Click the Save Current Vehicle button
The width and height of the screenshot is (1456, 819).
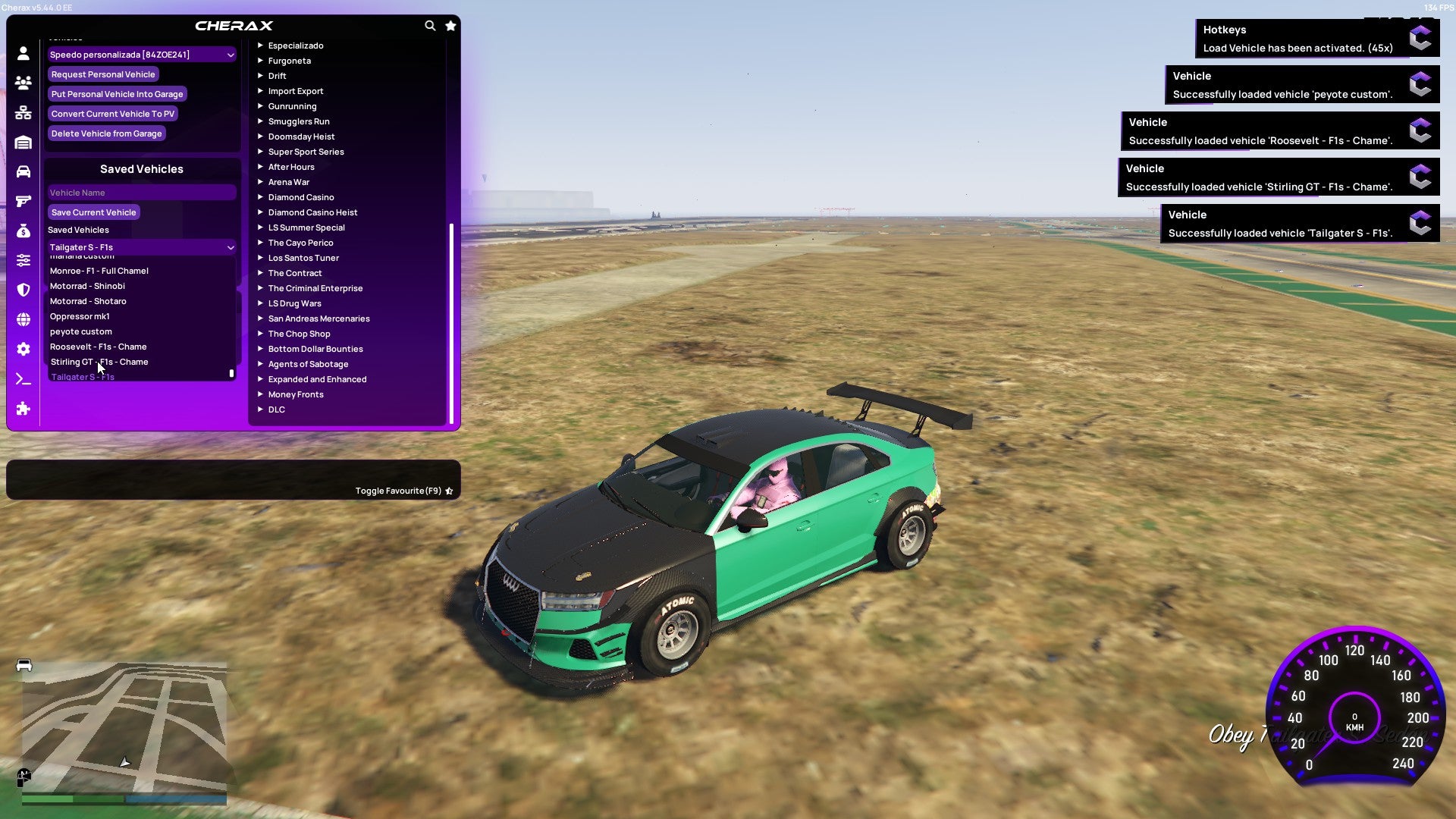[x=93, y=212]
